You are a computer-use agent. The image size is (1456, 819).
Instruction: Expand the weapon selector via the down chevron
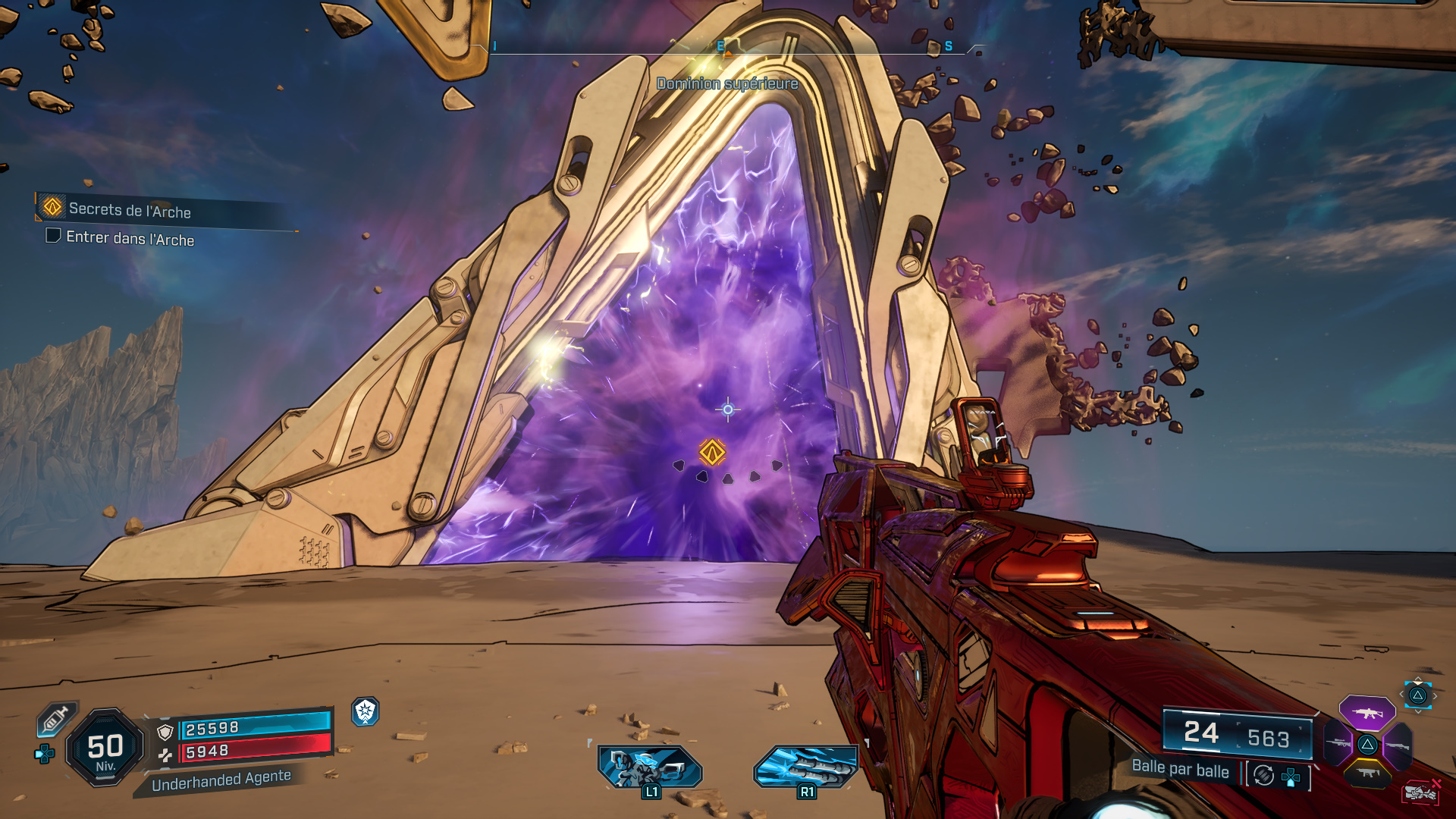pos(1417,711)
